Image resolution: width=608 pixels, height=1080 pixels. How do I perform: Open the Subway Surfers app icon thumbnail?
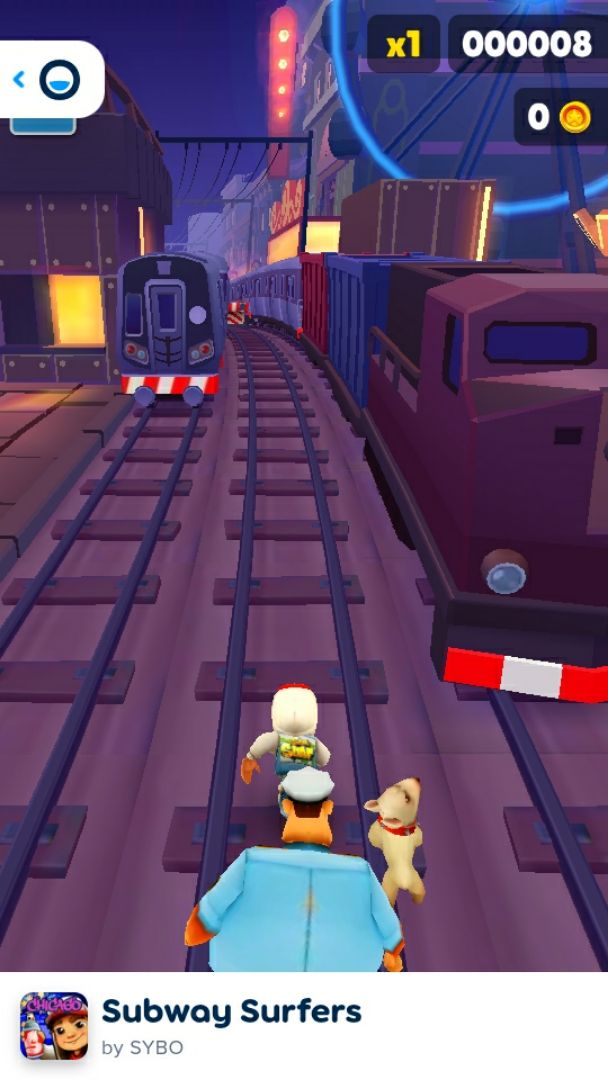tap(54, 1026)
